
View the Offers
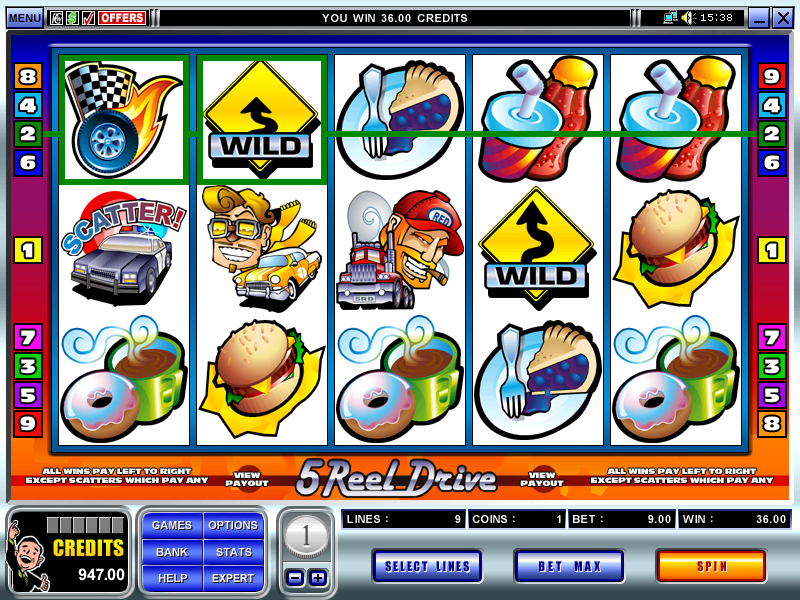(x=122, y=18)
